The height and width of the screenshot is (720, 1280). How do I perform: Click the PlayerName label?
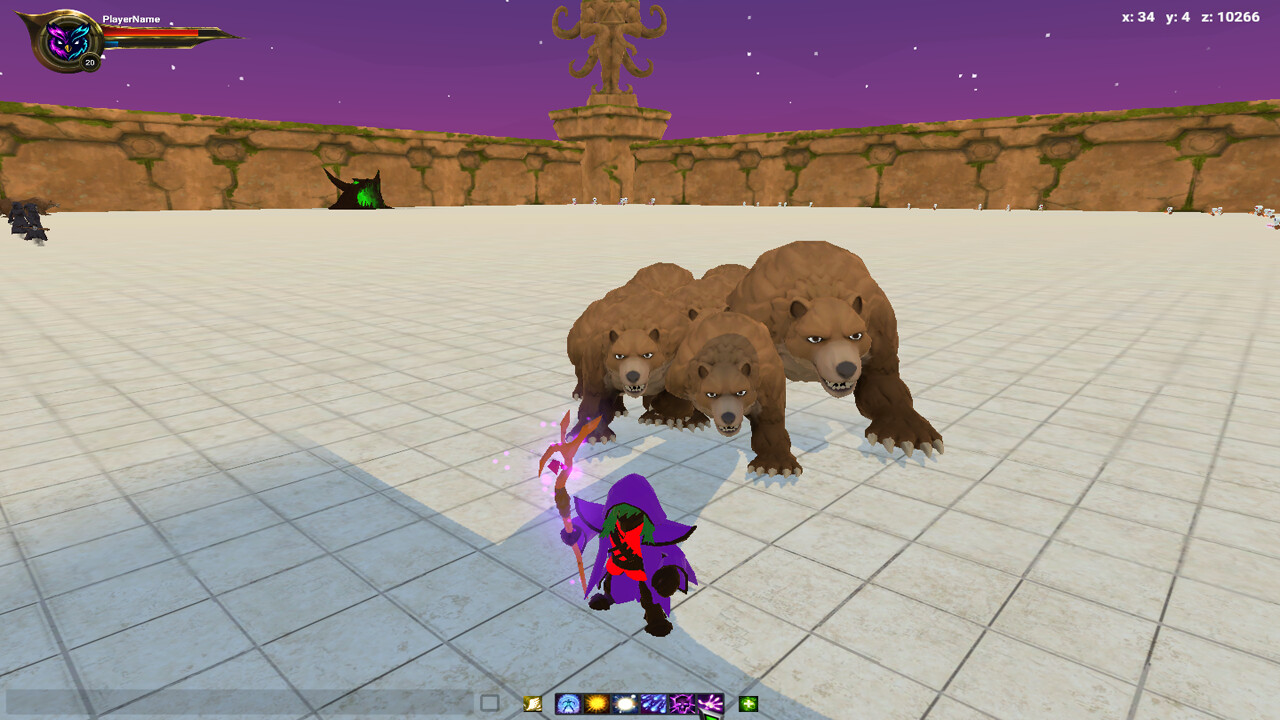(x=131, y=18)
